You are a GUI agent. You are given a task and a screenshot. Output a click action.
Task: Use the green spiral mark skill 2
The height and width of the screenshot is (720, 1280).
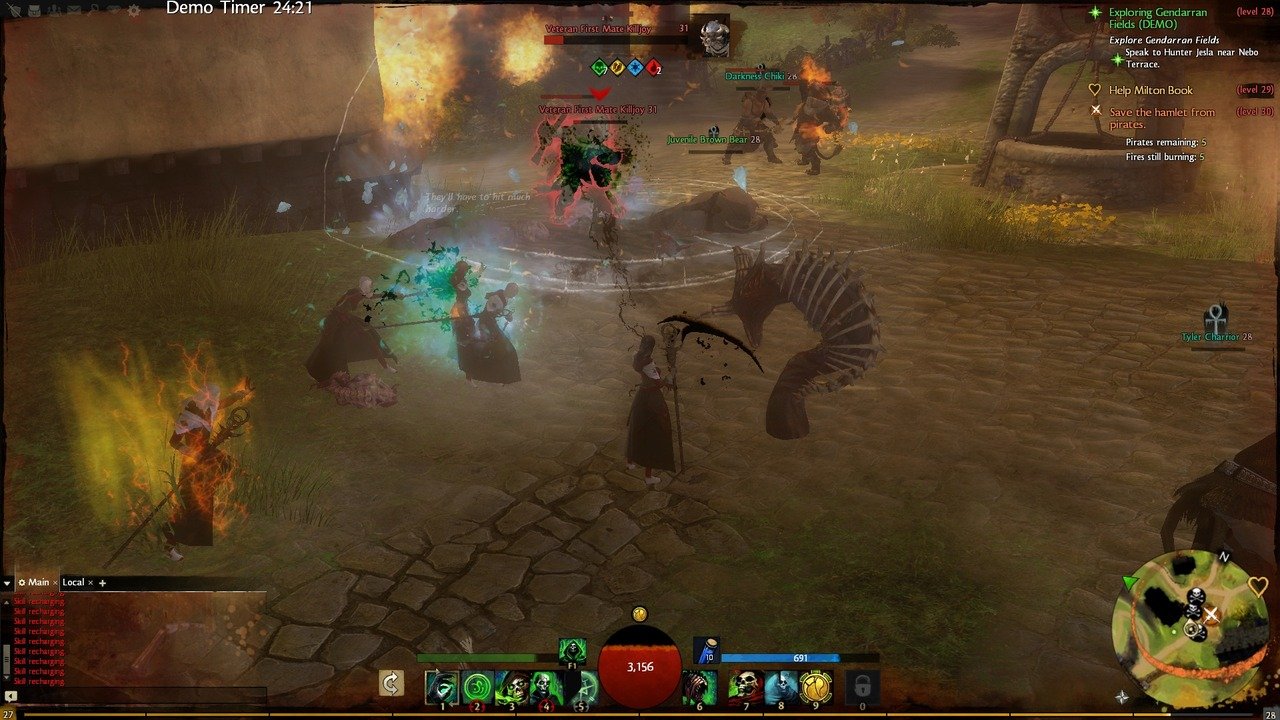477,687
